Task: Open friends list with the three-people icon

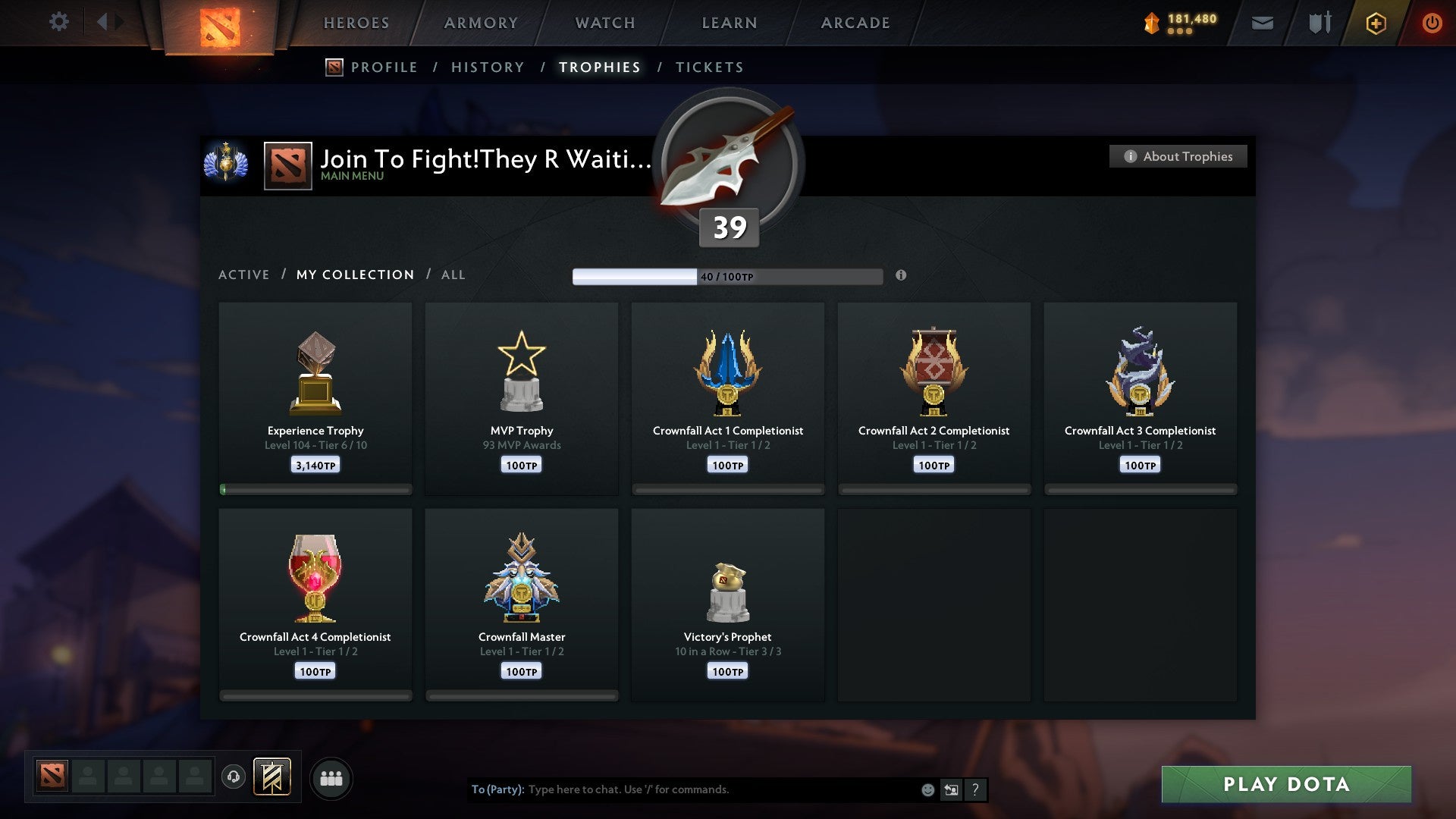Action: [x=331, y=777]
